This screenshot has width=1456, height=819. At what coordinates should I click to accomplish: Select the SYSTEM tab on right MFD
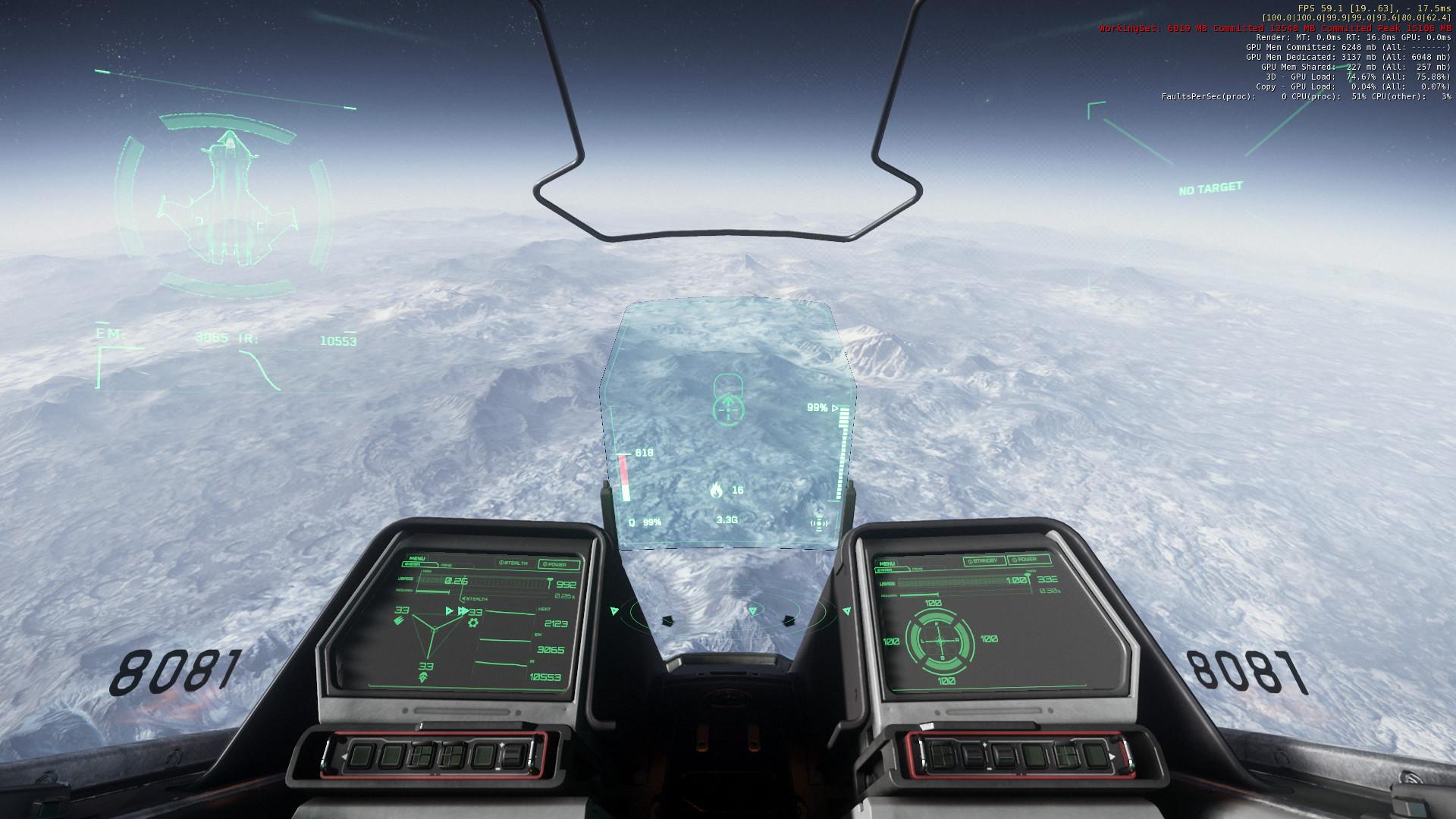[x=886, y=569]
